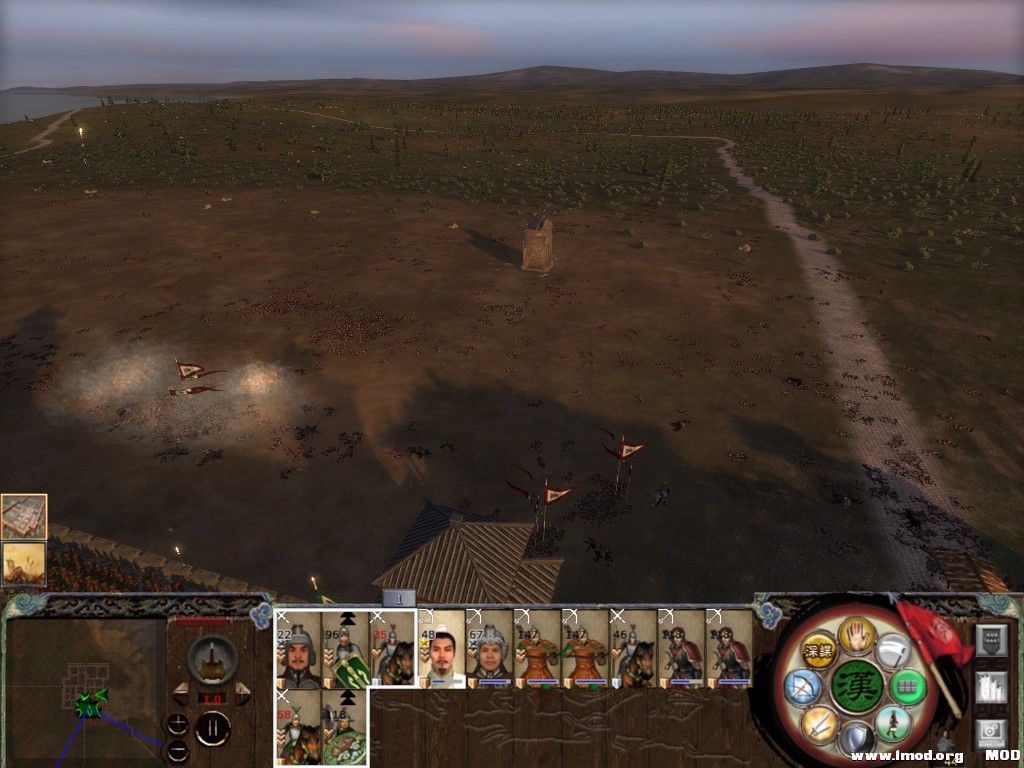Activate the halt hand command icon
The height and width of the screenshot is (768, 1024).
pyautogui.click(x=856, y=635)
